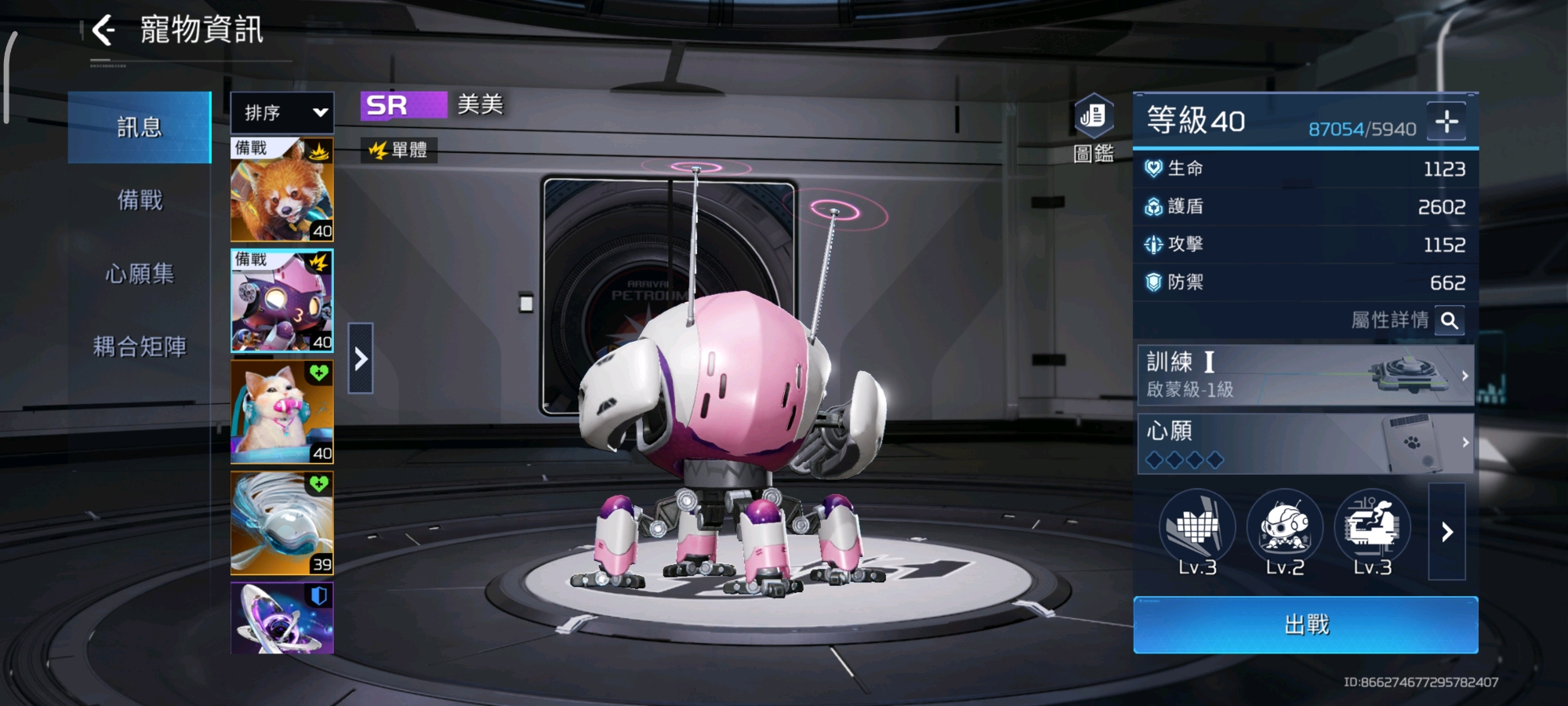Viewport: 1568px width, 706px height.
Task: View 屬性詳情 attribute details
Action: (x=1450, y=320)
